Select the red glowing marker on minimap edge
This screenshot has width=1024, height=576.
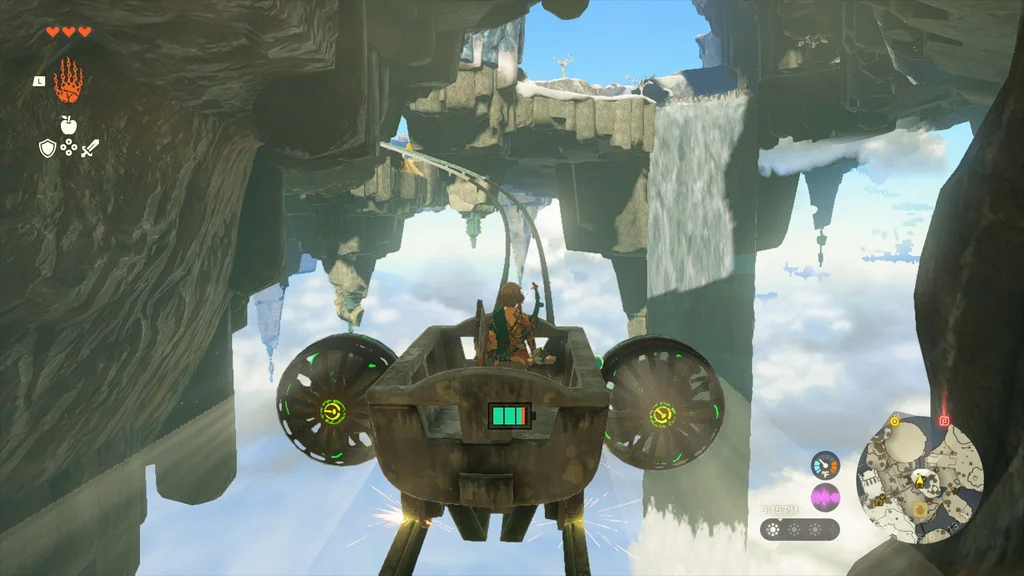click(x=943, y=421)
